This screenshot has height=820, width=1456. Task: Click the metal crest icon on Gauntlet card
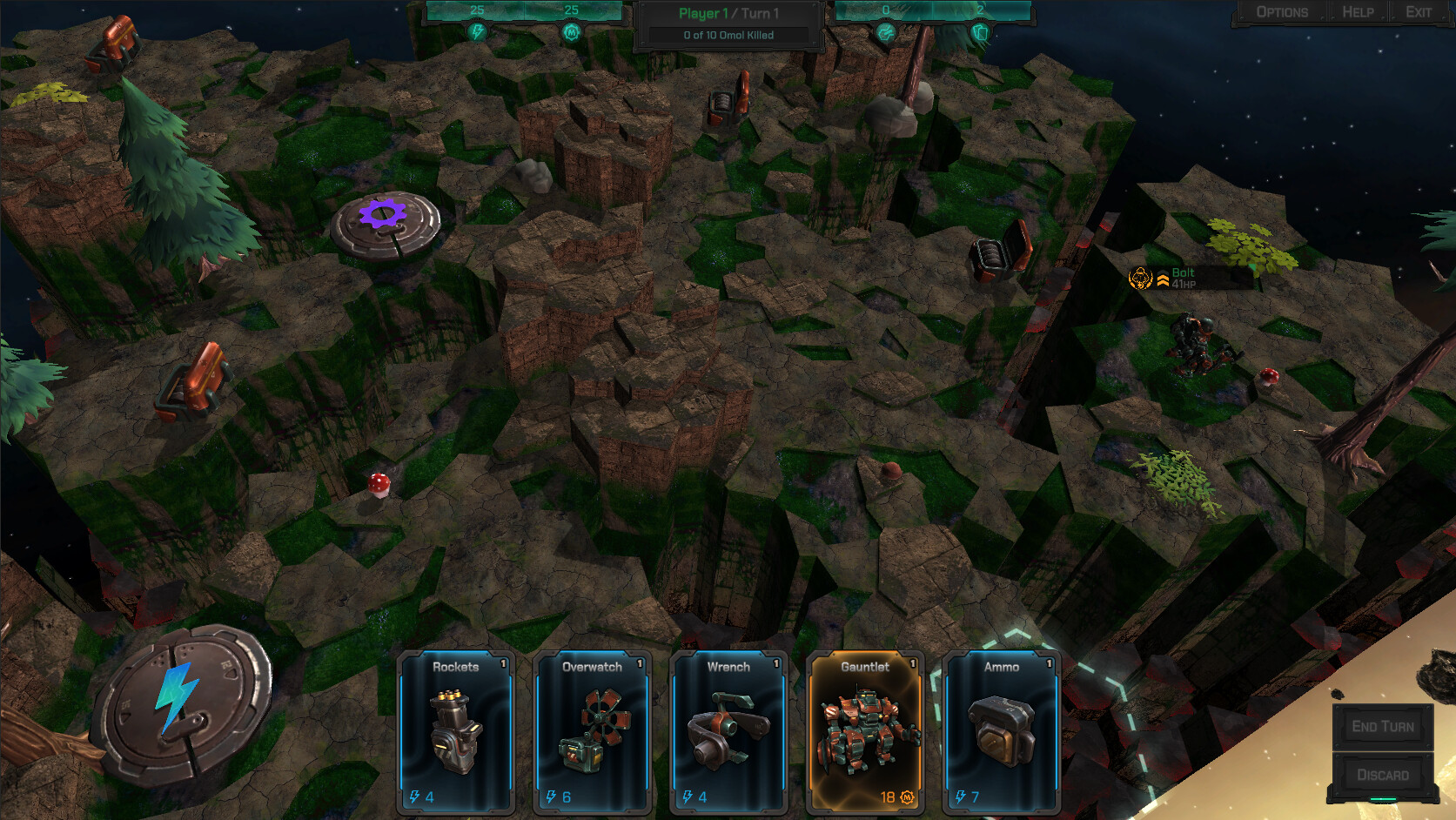tap(905, 795)
